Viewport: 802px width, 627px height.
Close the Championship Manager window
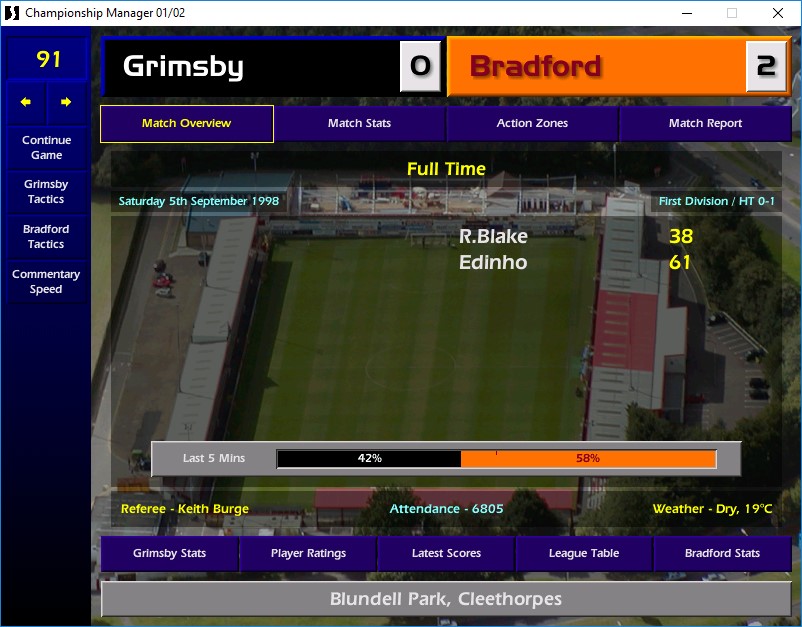point(778,13)
